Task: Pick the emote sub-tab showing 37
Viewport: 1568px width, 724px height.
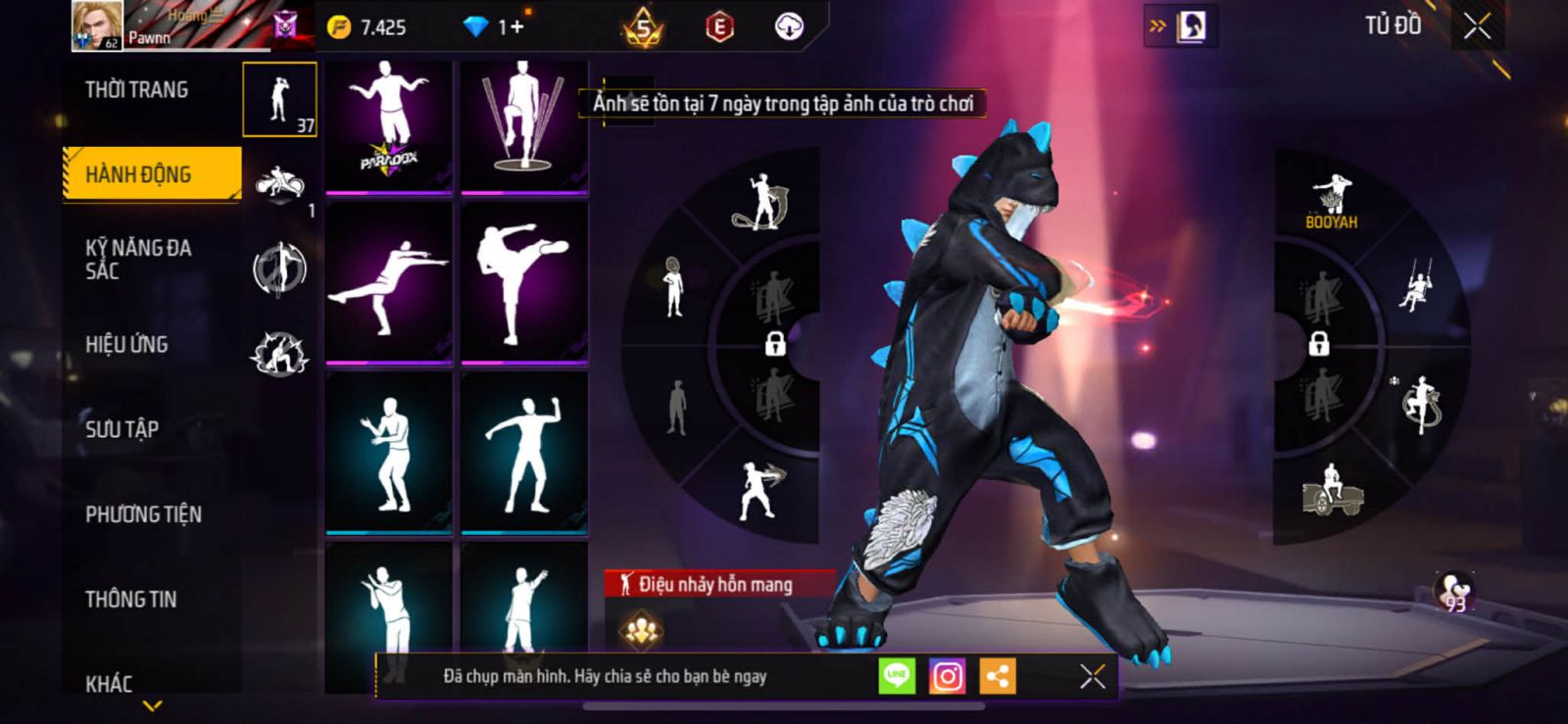Action: pos(280,99)
